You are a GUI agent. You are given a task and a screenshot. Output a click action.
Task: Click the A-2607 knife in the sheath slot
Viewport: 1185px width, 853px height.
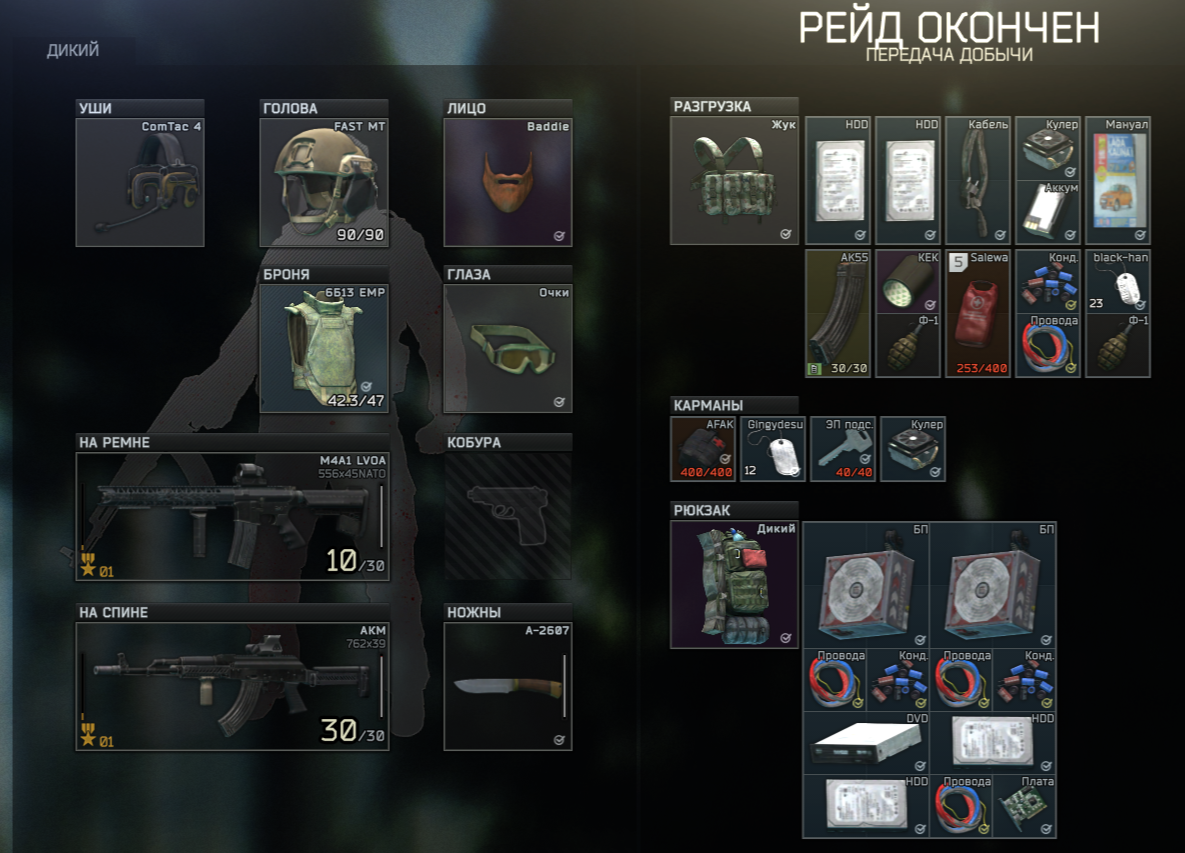pyautogui.click(x=507, y=686)
